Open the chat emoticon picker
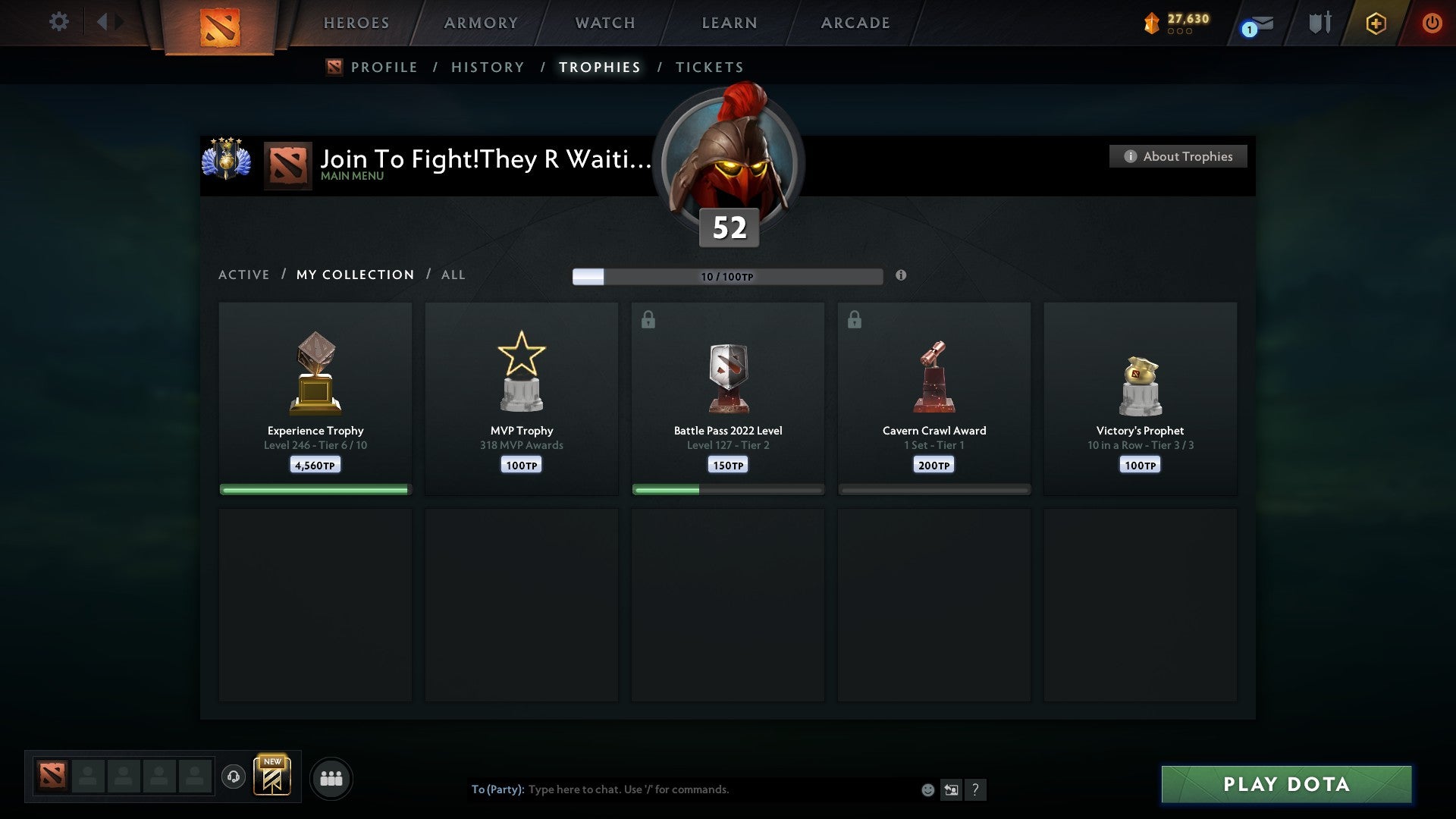 click(x=927, y=789)
